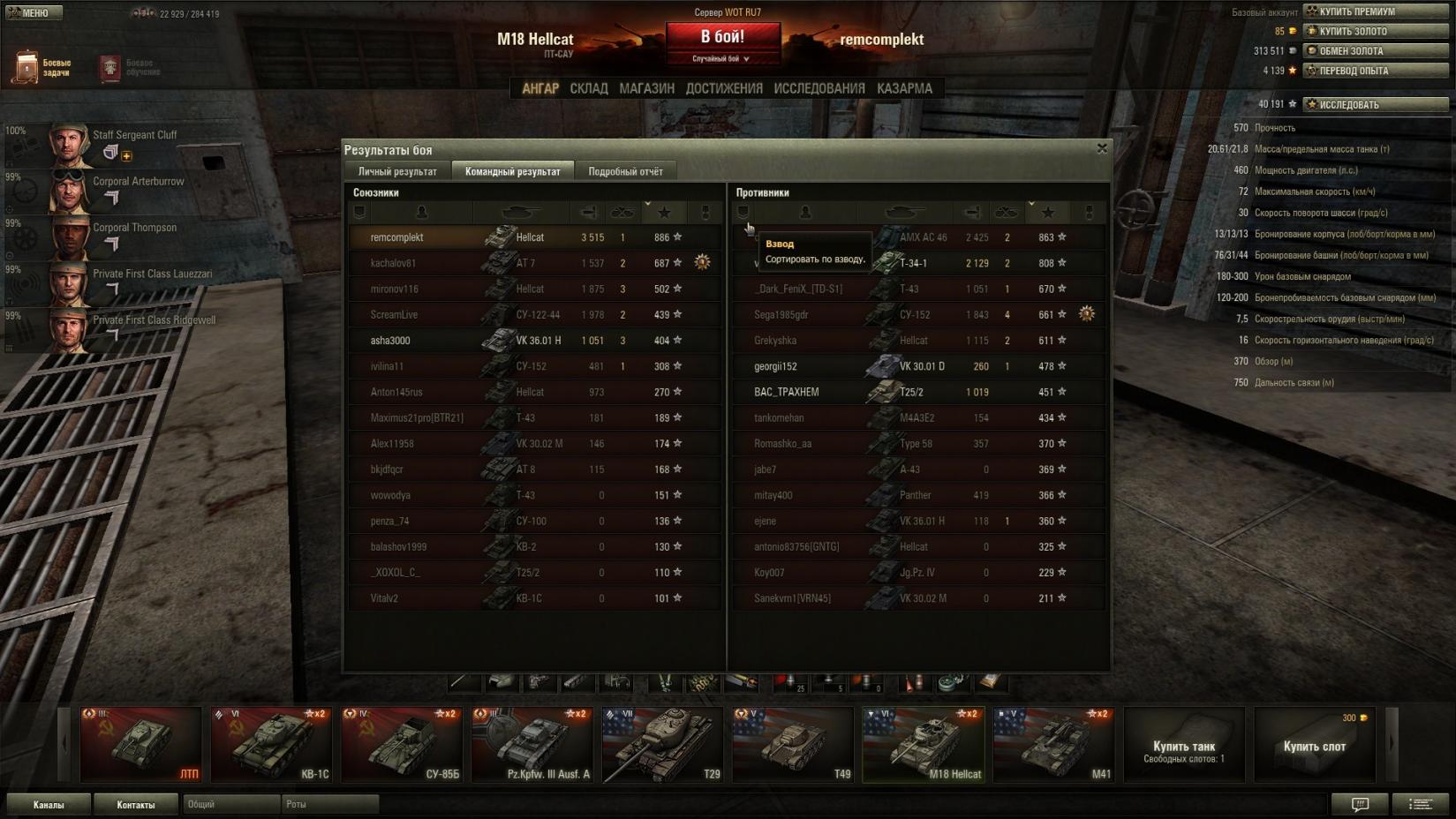Go to СКЛАД section
The width and height of the screenshot is (1456, 819).
[x=588, y=88]
